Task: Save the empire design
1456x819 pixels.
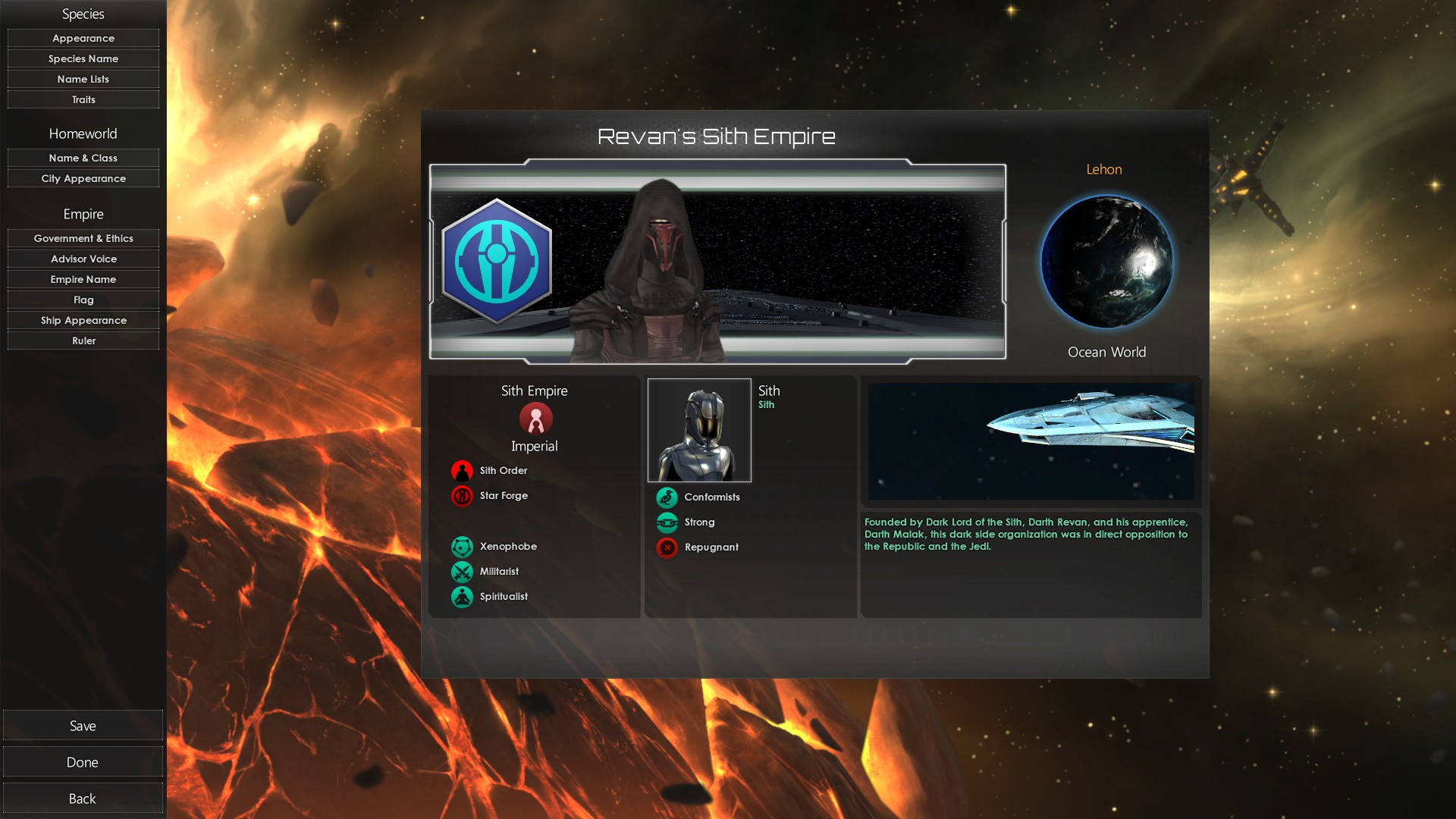Action: pyautogui.click(x=83, y=726)
